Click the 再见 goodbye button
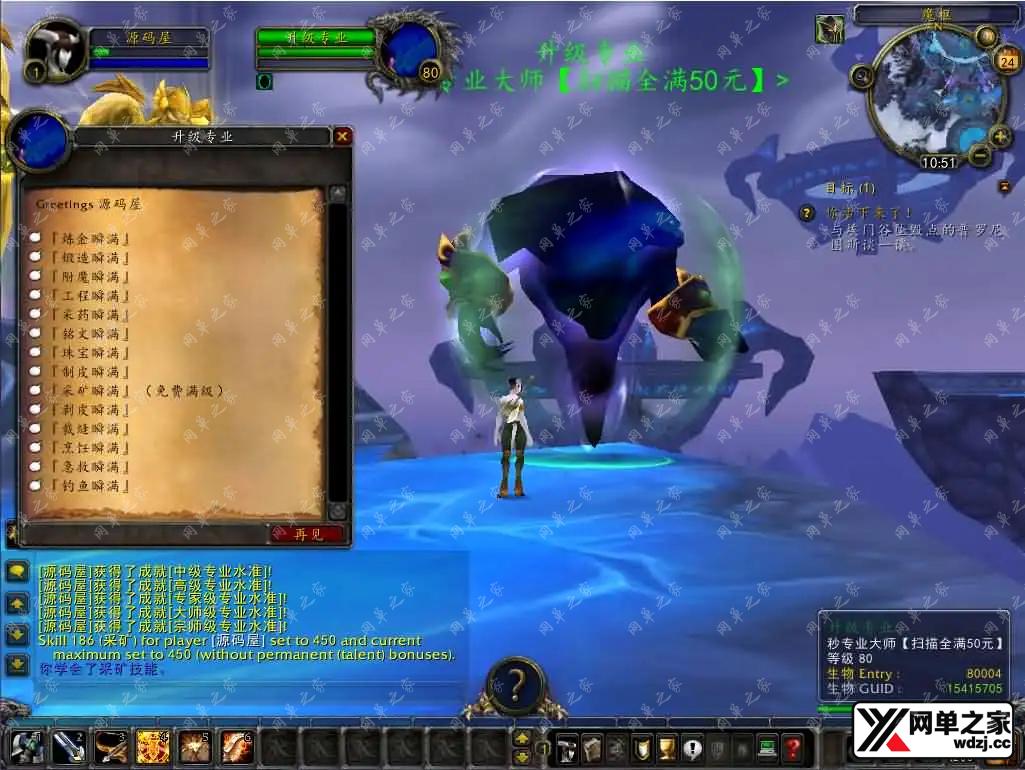The width and height of the screenshot is (1025, 770). tap(306, 534)
